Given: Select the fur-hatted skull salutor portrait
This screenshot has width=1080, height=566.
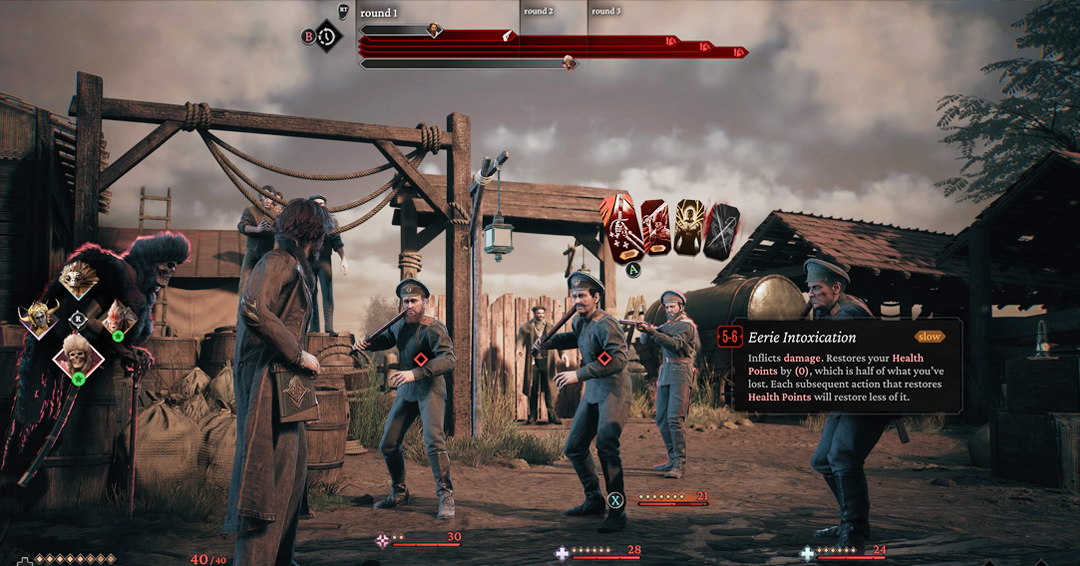Looking at the screenshot, I should (x=77, y=355).
